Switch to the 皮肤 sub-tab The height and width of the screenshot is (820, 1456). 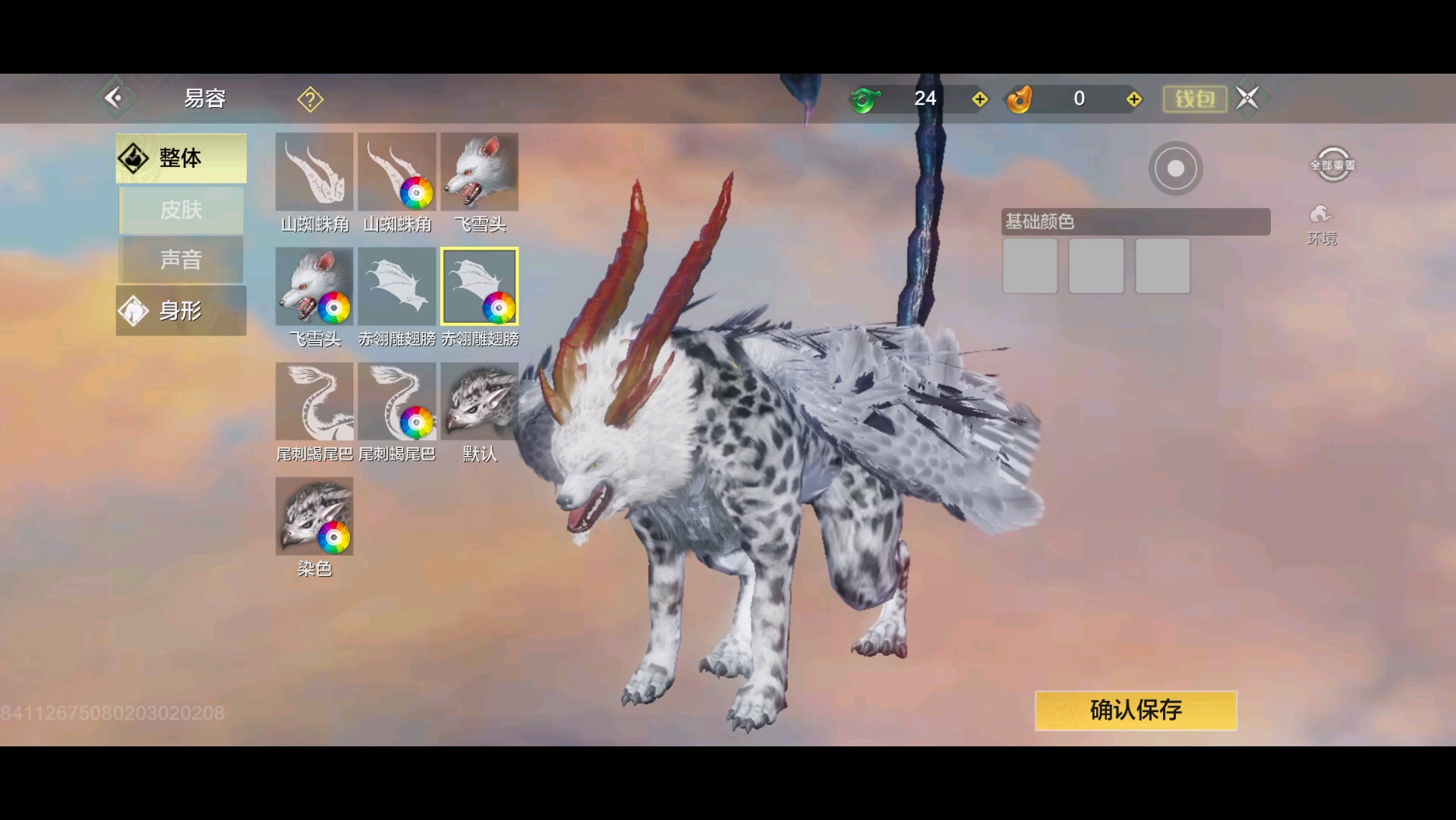[x=181, y=210]
